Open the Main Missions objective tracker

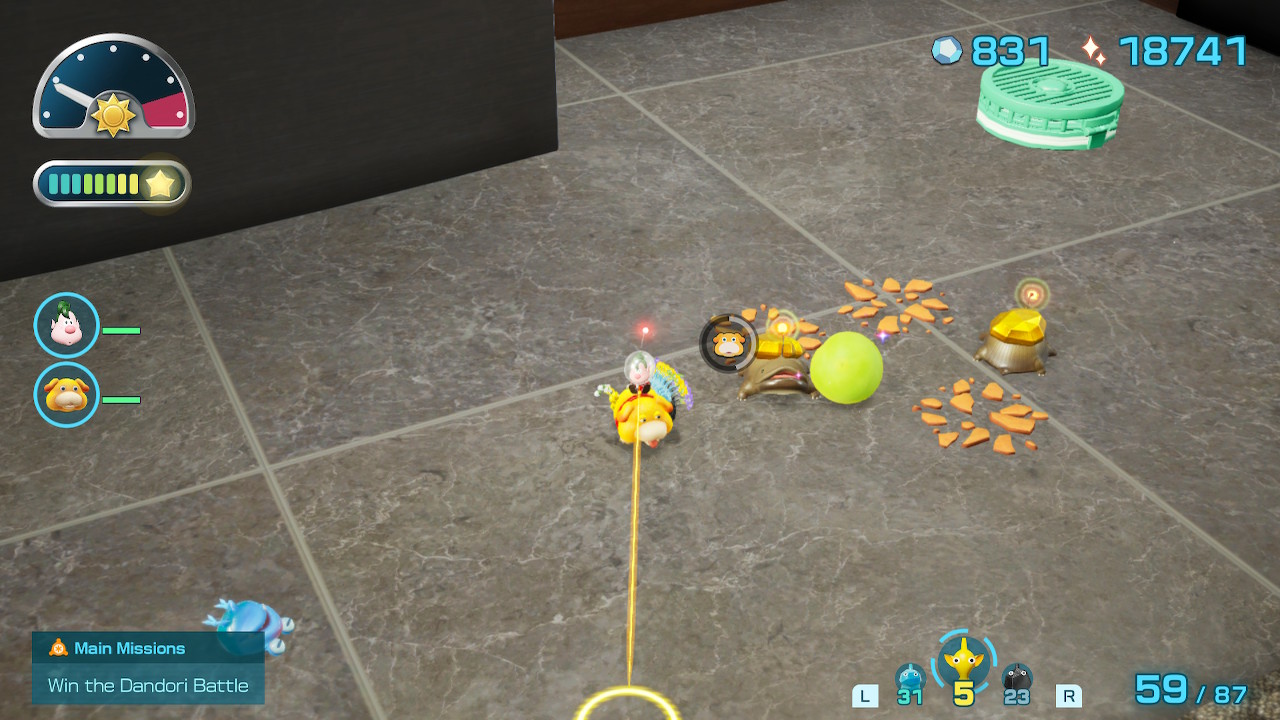tap(148, 667)
